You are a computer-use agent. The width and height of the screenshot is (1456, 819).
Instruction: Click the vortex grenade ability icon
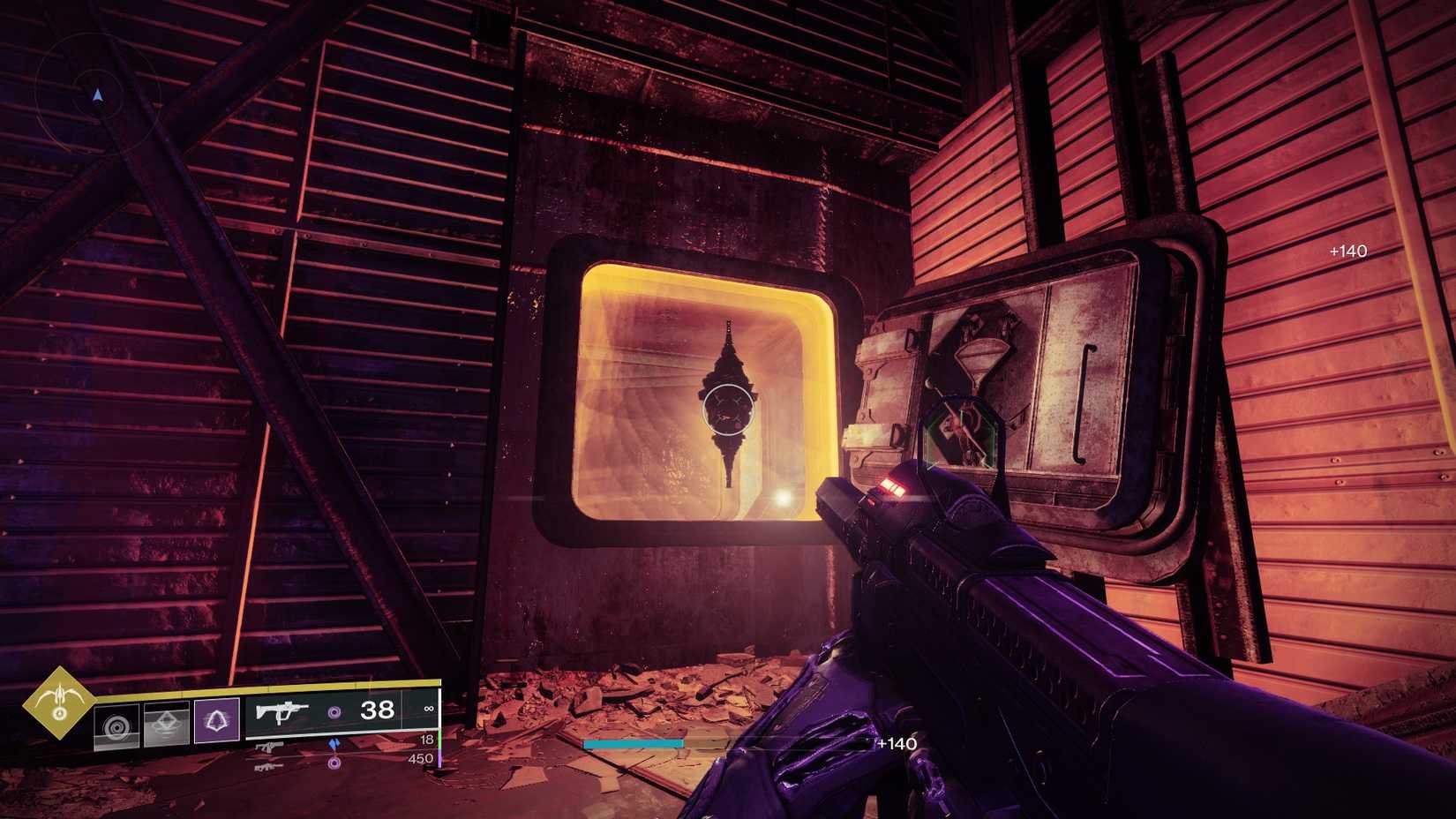[117, 725]
